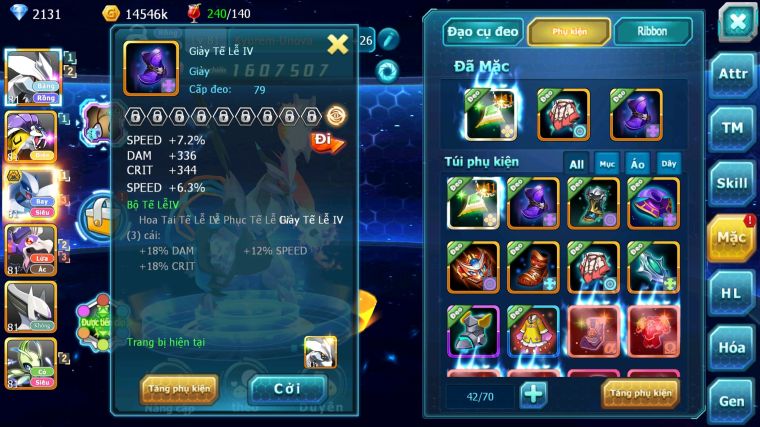This screenshot has width=760, height=427.
Task: Open the Ribbon tab
Action: (x=652, y=32)
